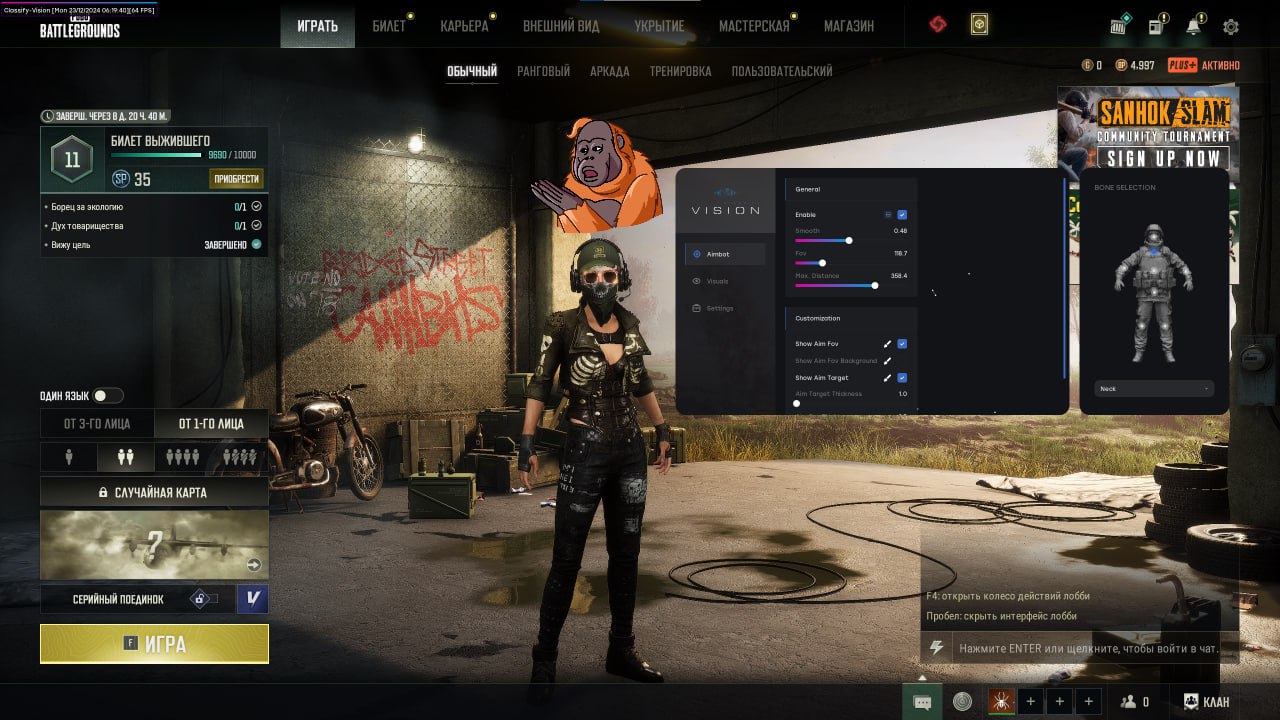This screenshot has width=1280, height=720.
Task: Open the ПОЛЬЗОВАТЕЛЬСКИЙ matches tab
Action: coord(782,71)
